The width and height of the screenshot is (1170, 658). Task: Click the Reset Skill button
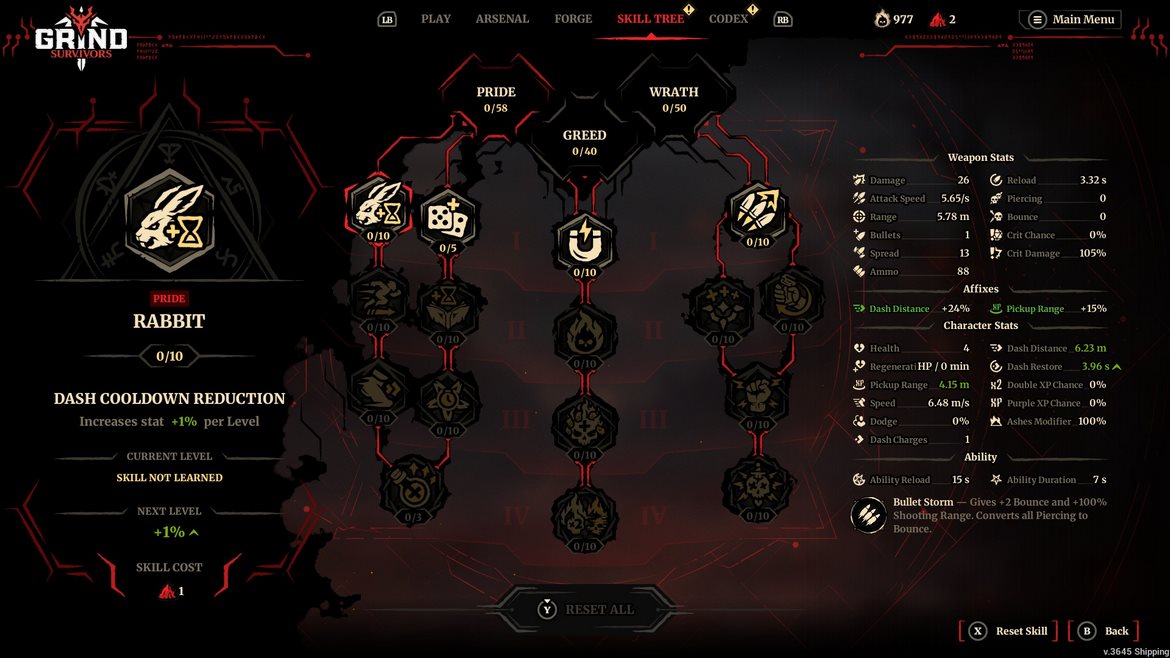[x=1010, y=631]
